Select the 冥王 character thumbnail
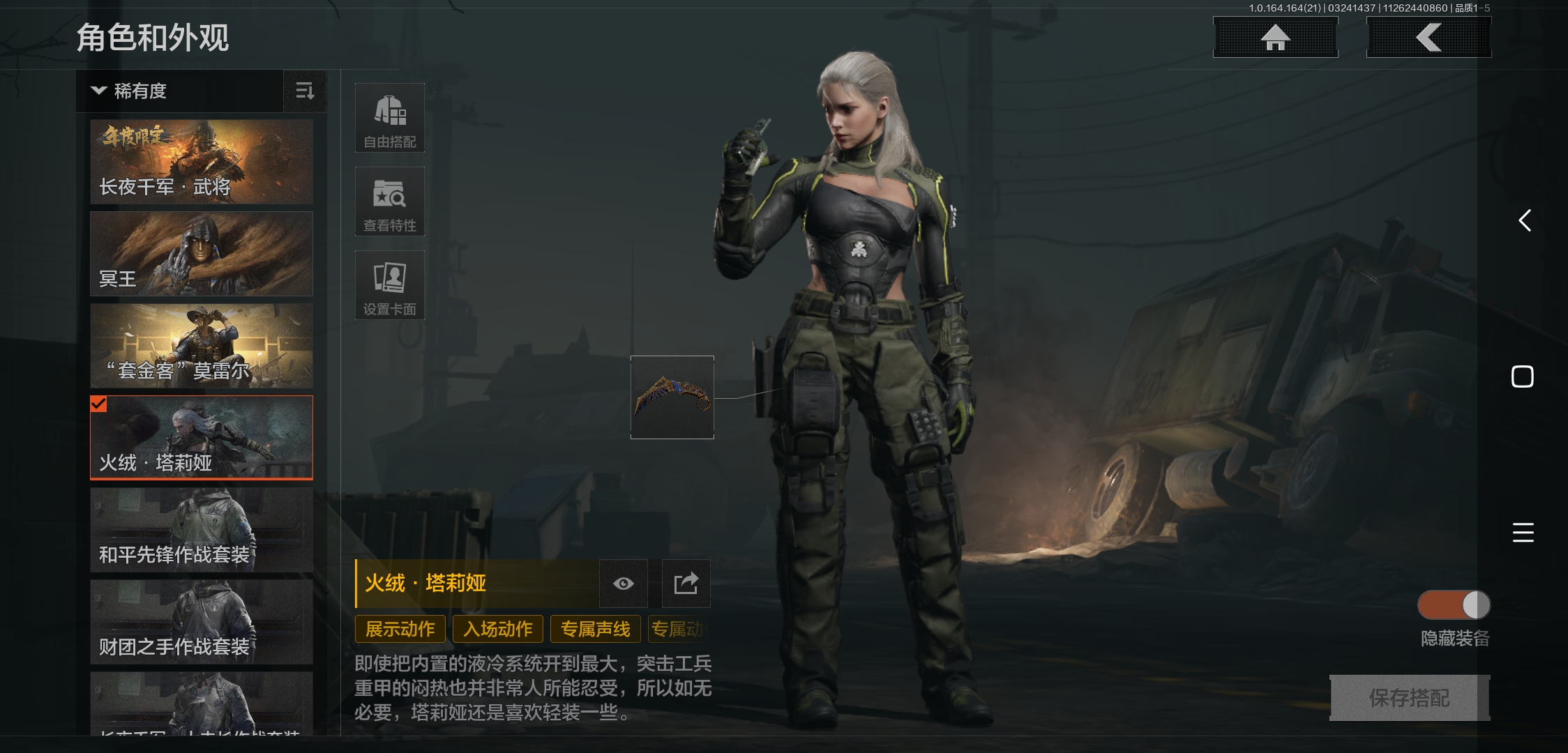Viewport: 1568px width, 753px height. [x=201, y=254]
